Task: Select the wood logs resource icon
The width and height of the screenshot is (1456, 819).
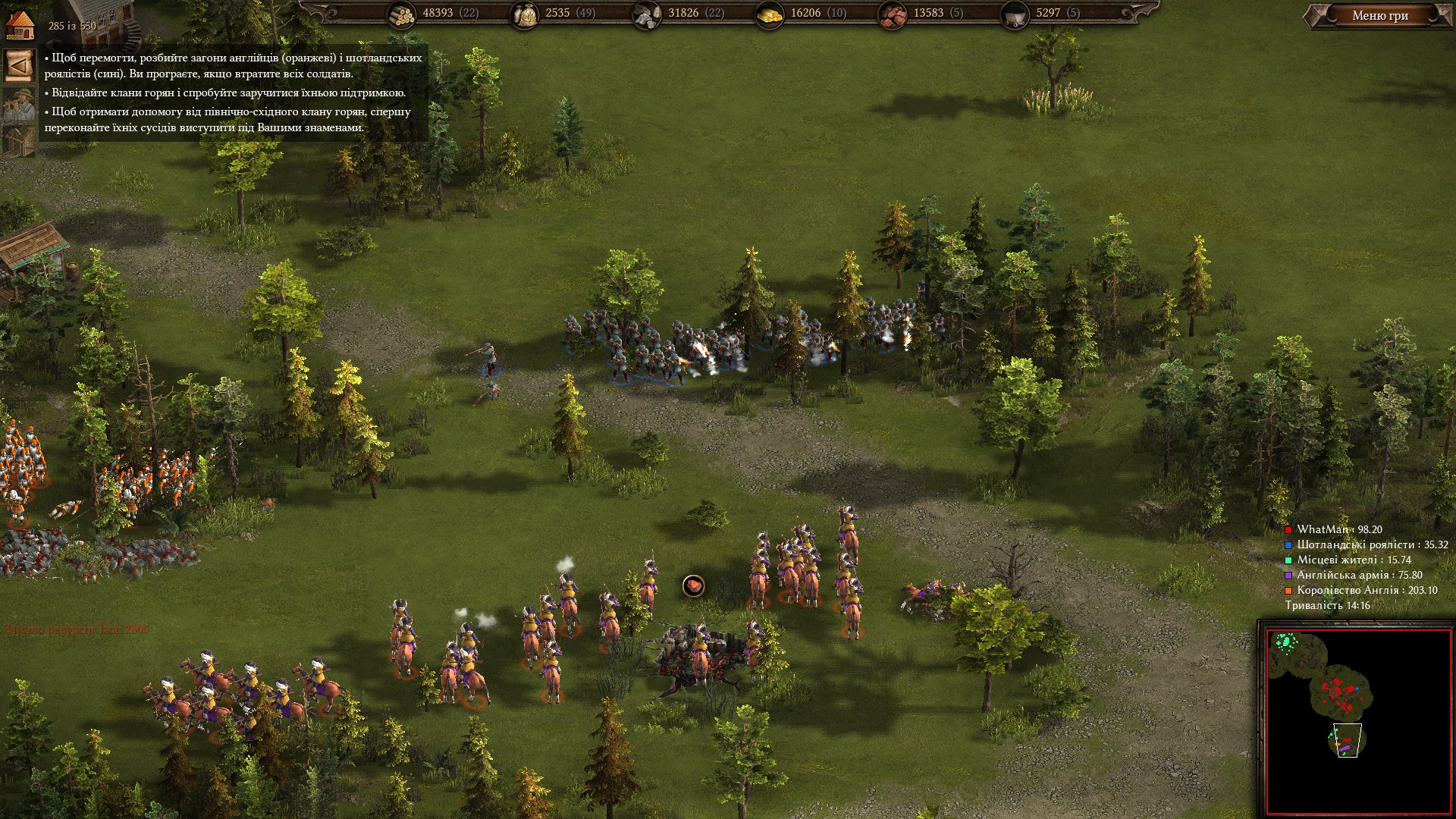Action: (402, 14)
